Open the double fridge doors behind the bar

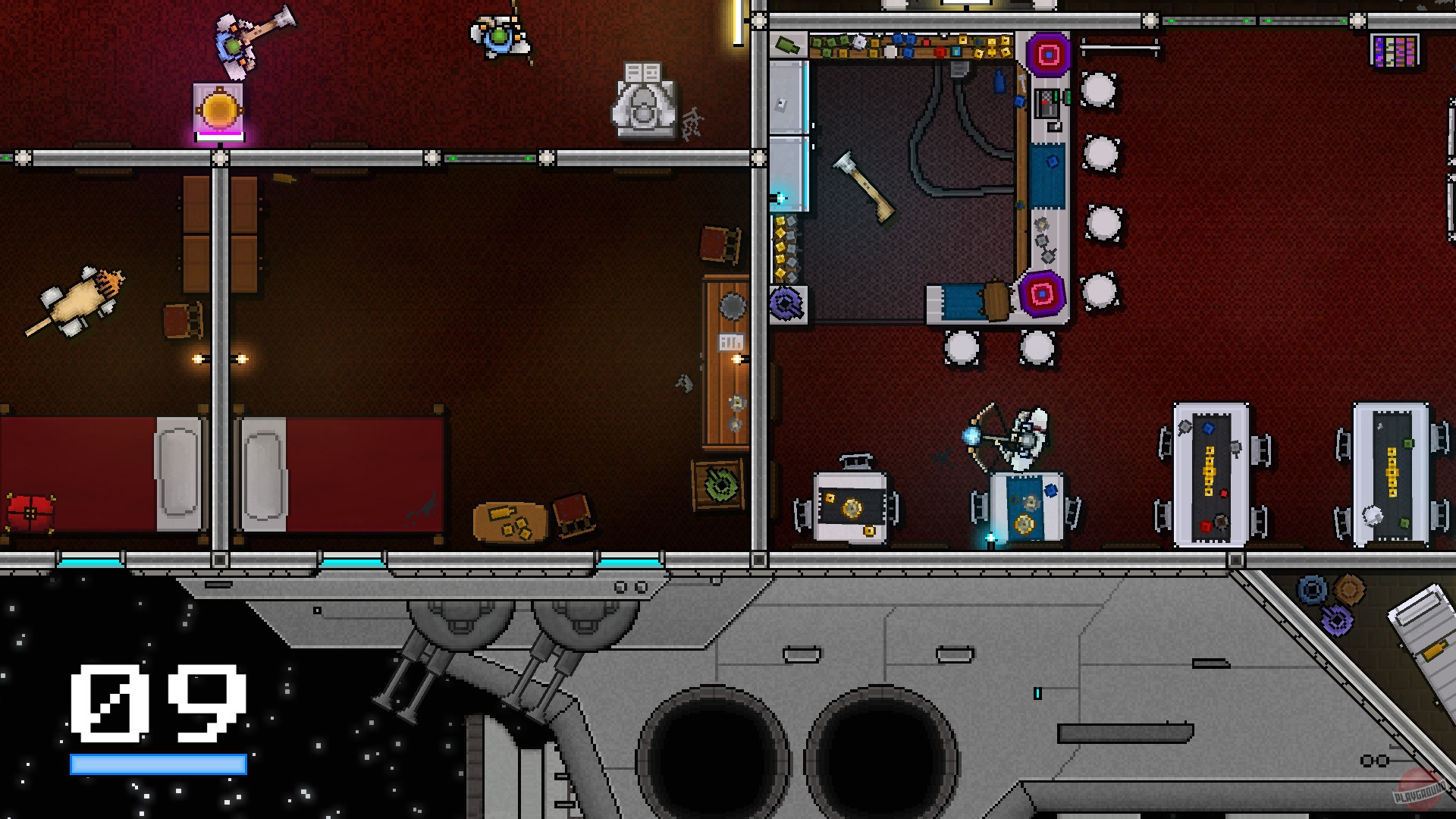(x=789, y=136)
